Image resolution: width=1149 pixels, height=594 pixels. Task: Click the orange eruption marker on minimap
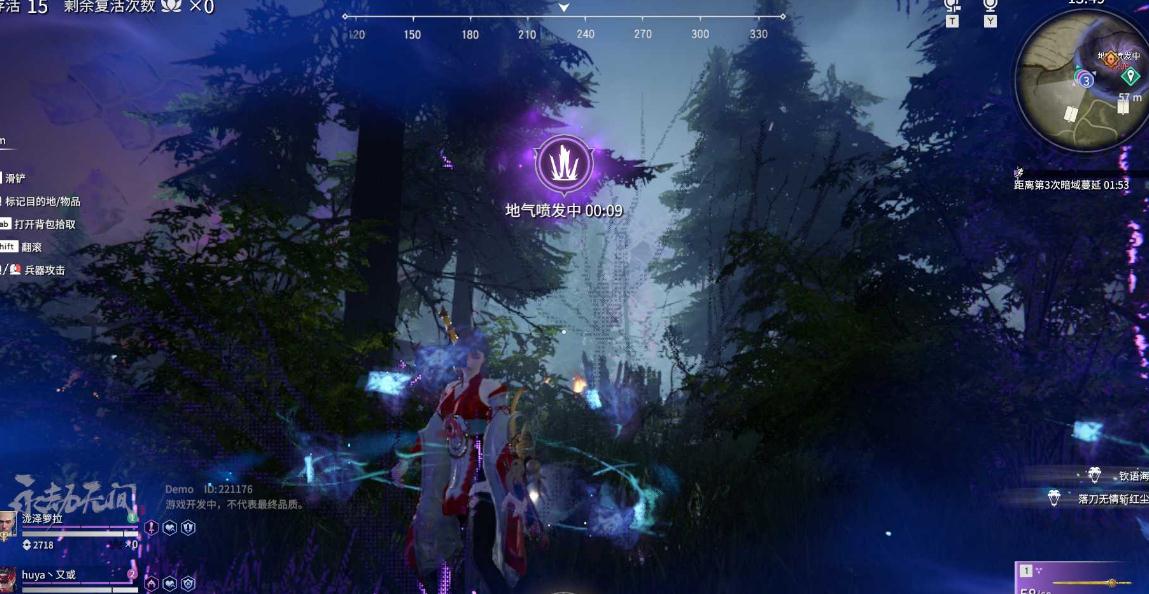coord(1110,59)
